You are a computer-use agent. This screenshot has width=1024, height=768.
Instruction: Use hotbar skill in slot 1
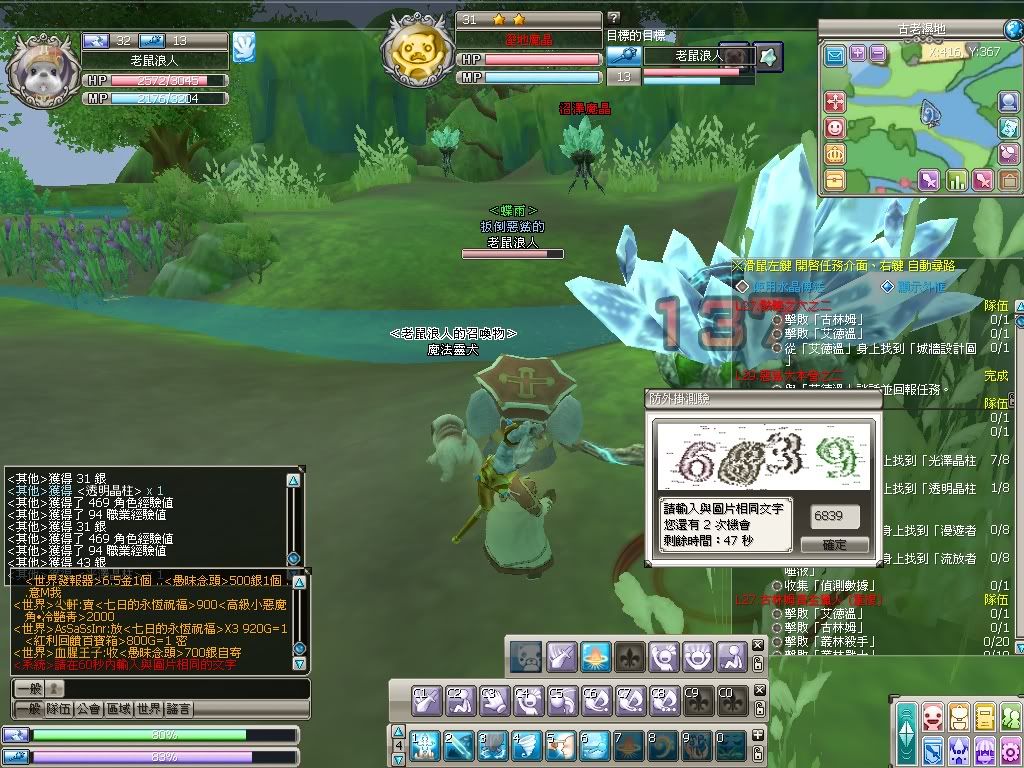[426, 745]
